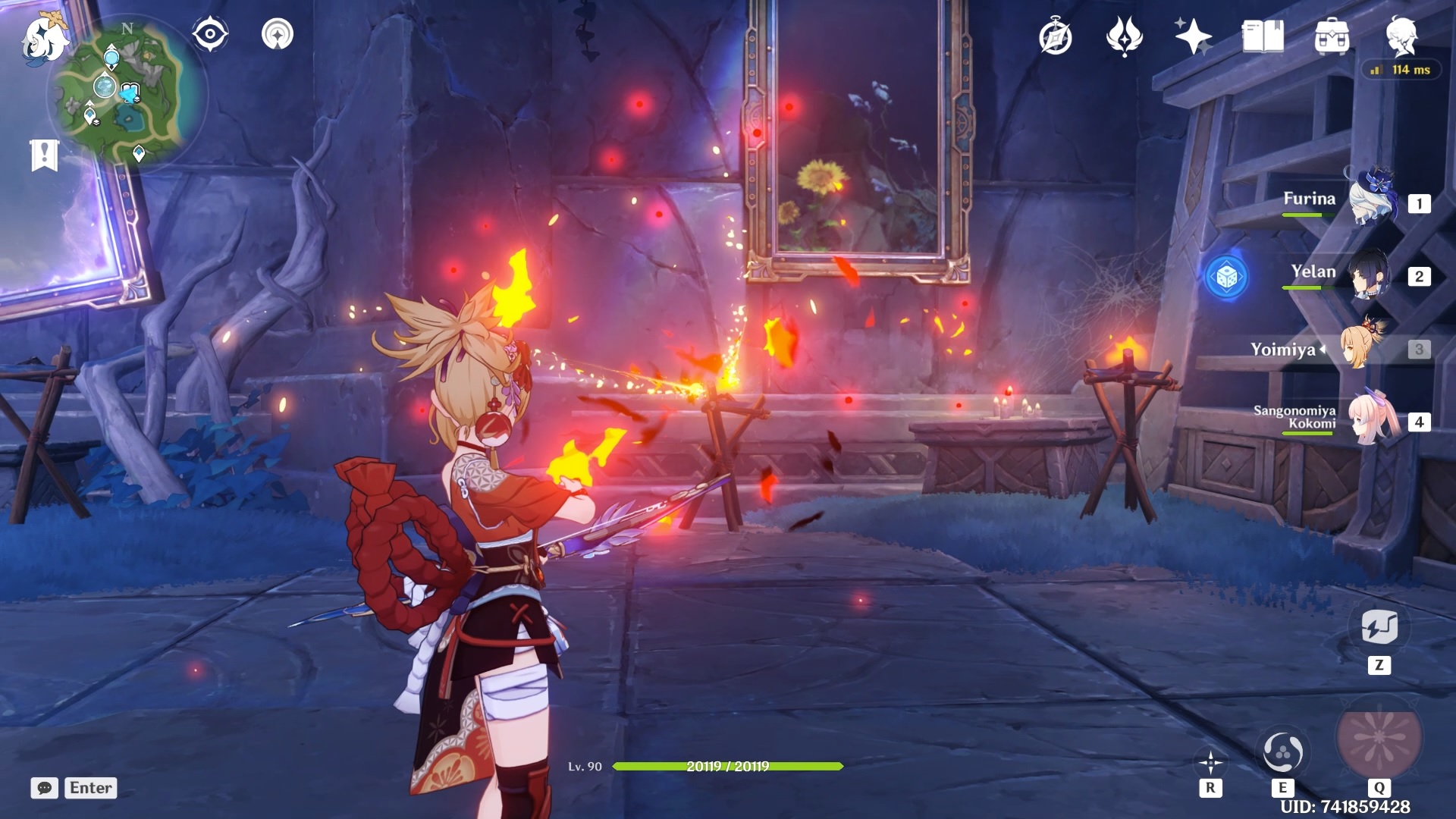
Task: Open the Paimon menu icon
Action: tap(44, 38)
